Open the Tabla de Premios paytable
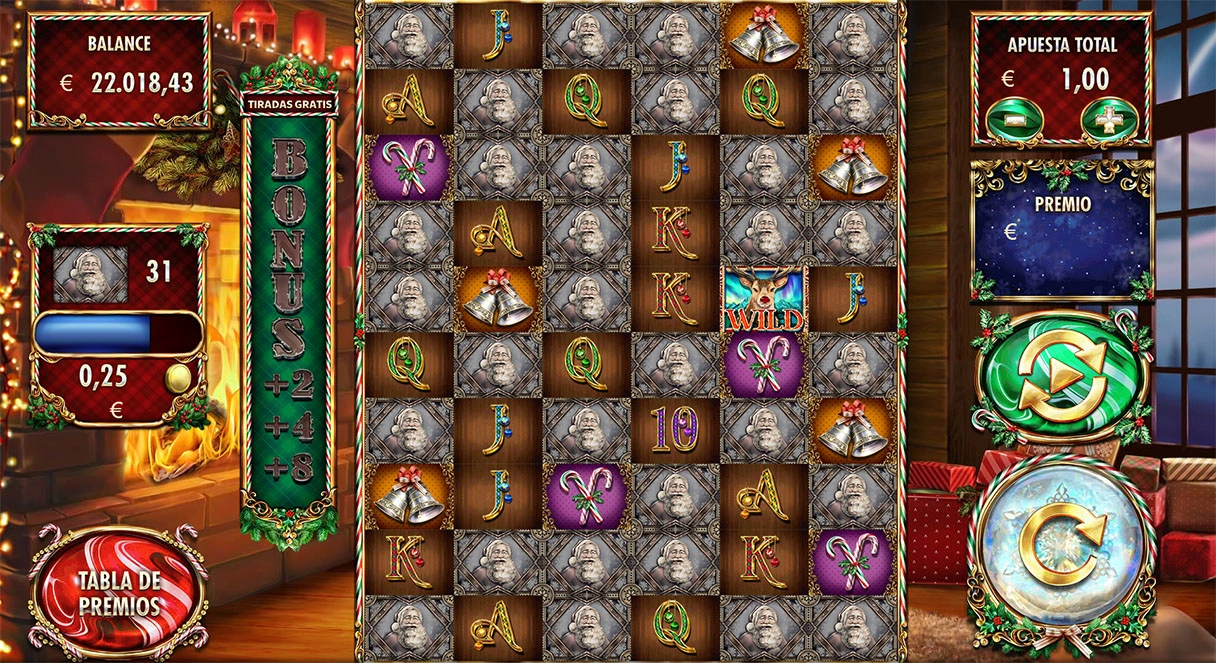 point(119,593)
